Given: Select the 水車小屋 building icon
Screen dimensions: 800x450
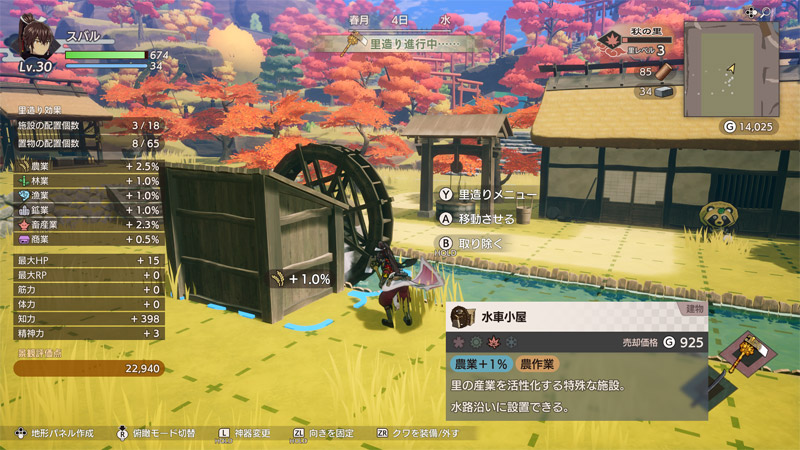Looking at the screenshot, I should 462,316.
